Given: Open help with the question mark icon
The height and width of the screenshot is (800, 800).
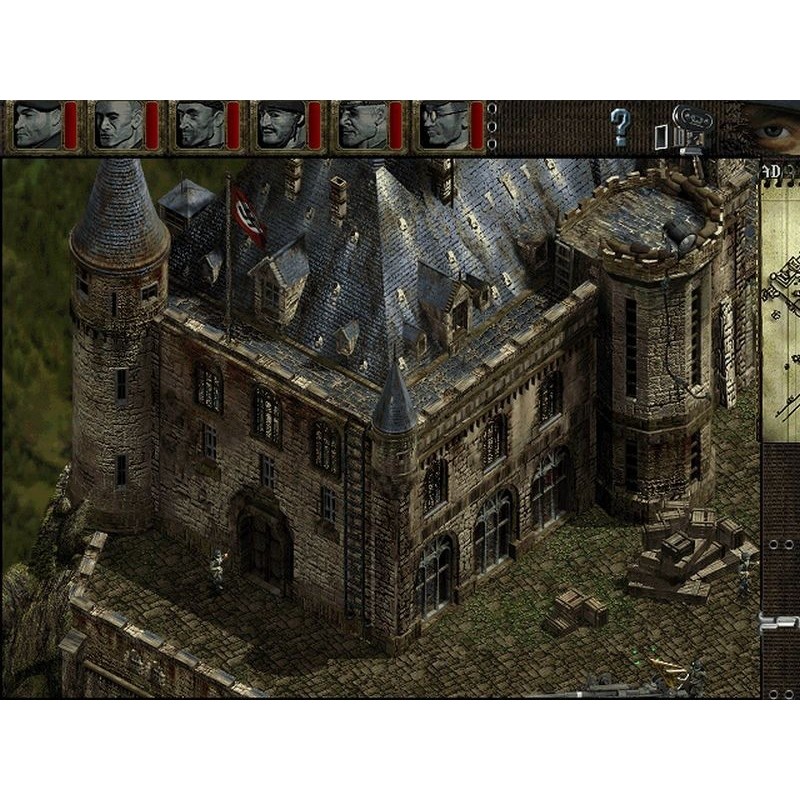Looking at the screenshot, I should tap(621, 128).
